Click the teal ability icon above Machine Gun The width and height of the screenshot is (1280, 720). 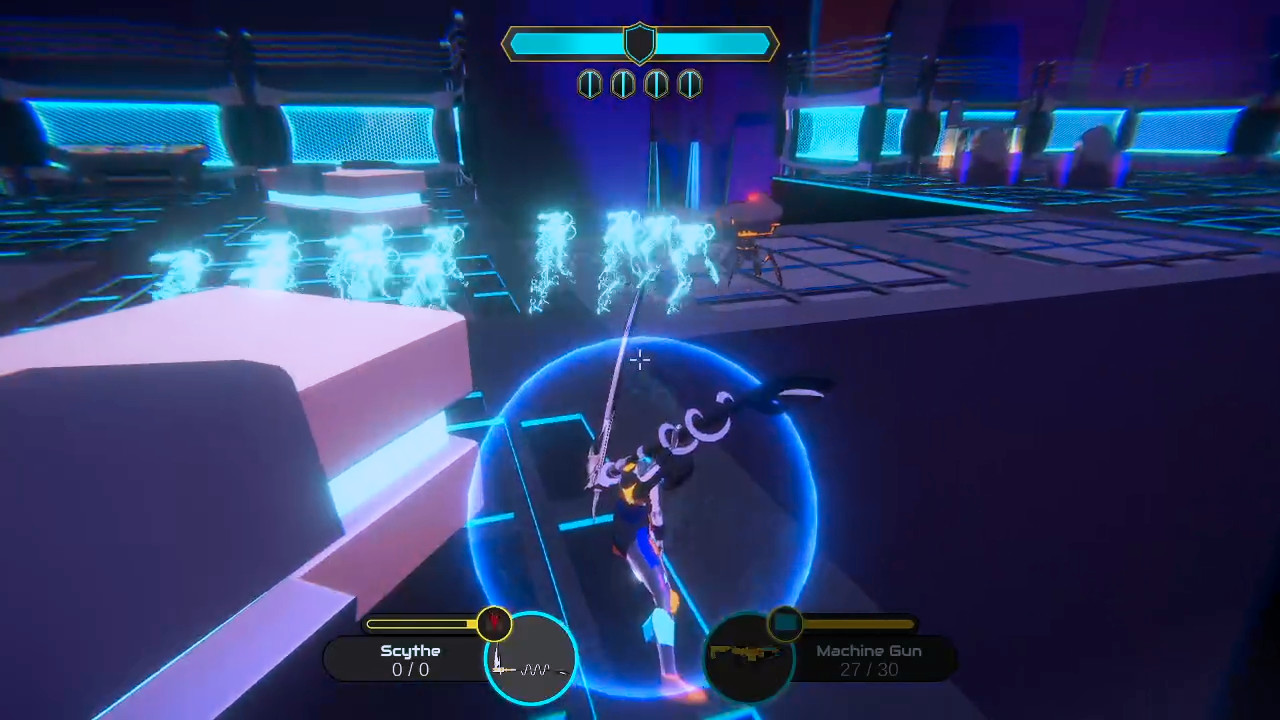pos(786,623)
